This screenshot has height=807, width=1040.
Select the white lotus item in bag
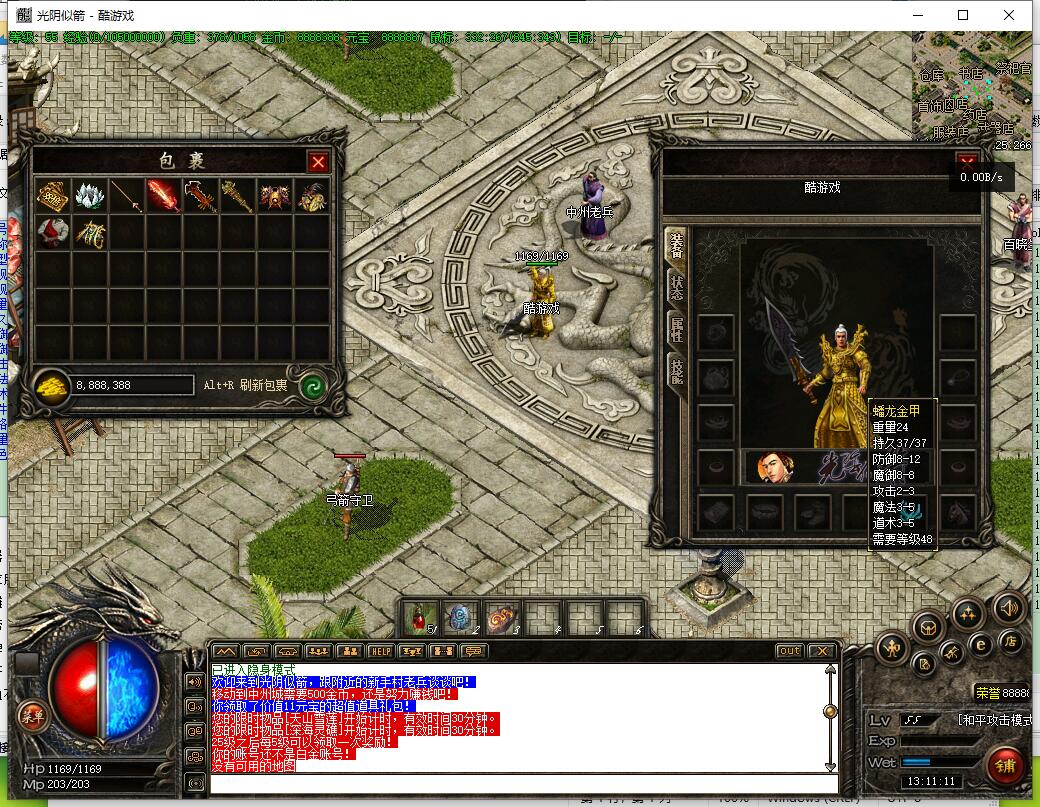pyautogui.click(x=90, y=197)
